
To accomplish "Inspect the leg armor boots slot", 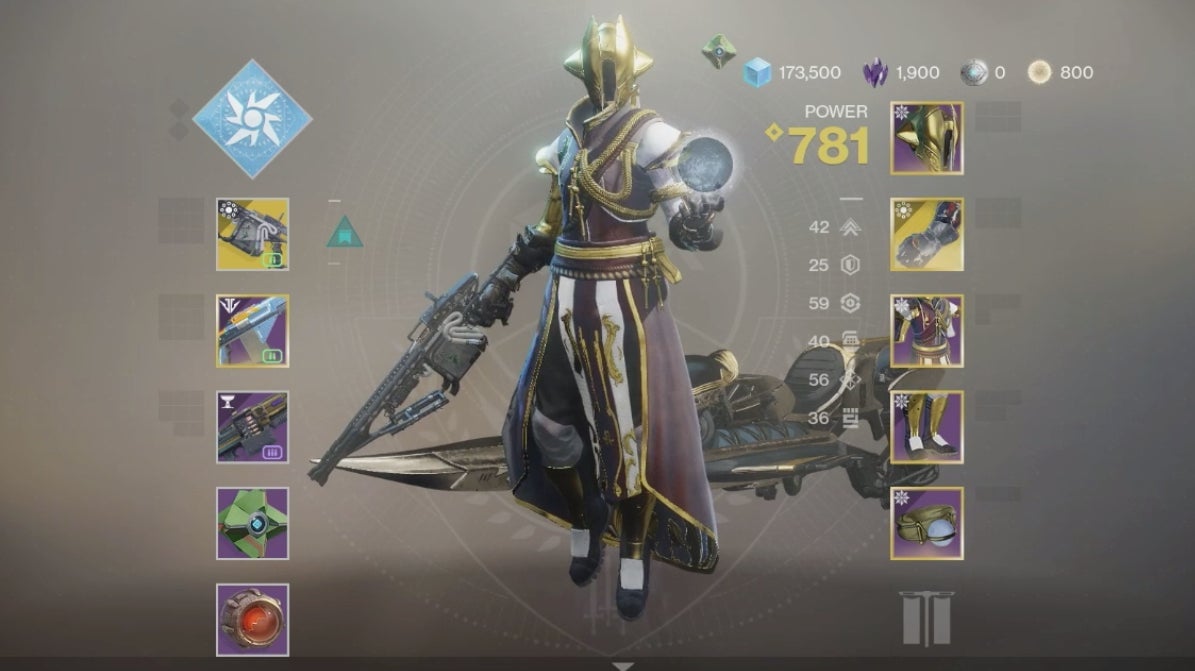I will tap(927, 427).
